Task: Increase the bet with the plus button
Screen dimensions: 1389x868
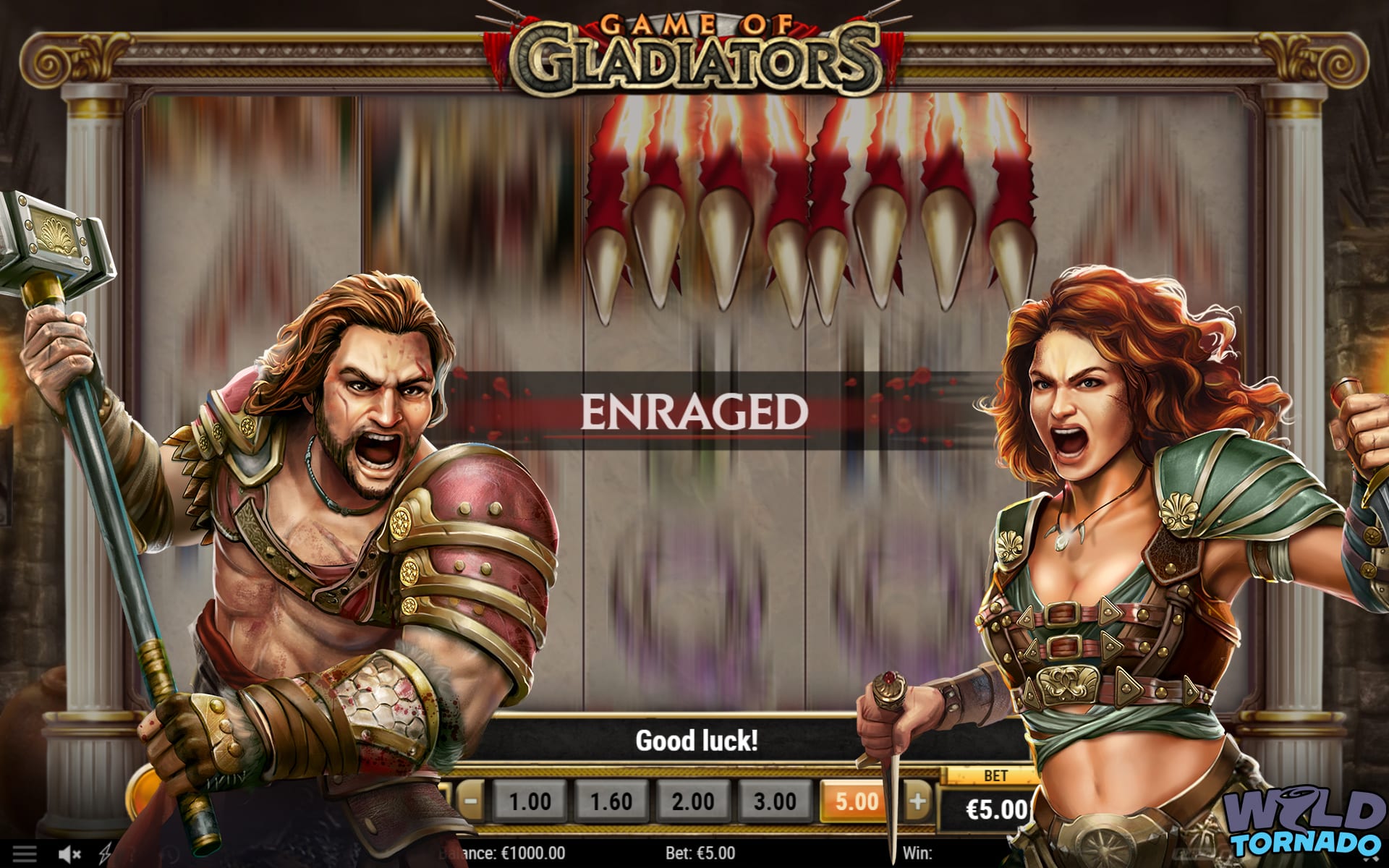Action: (x=918, y=801)
